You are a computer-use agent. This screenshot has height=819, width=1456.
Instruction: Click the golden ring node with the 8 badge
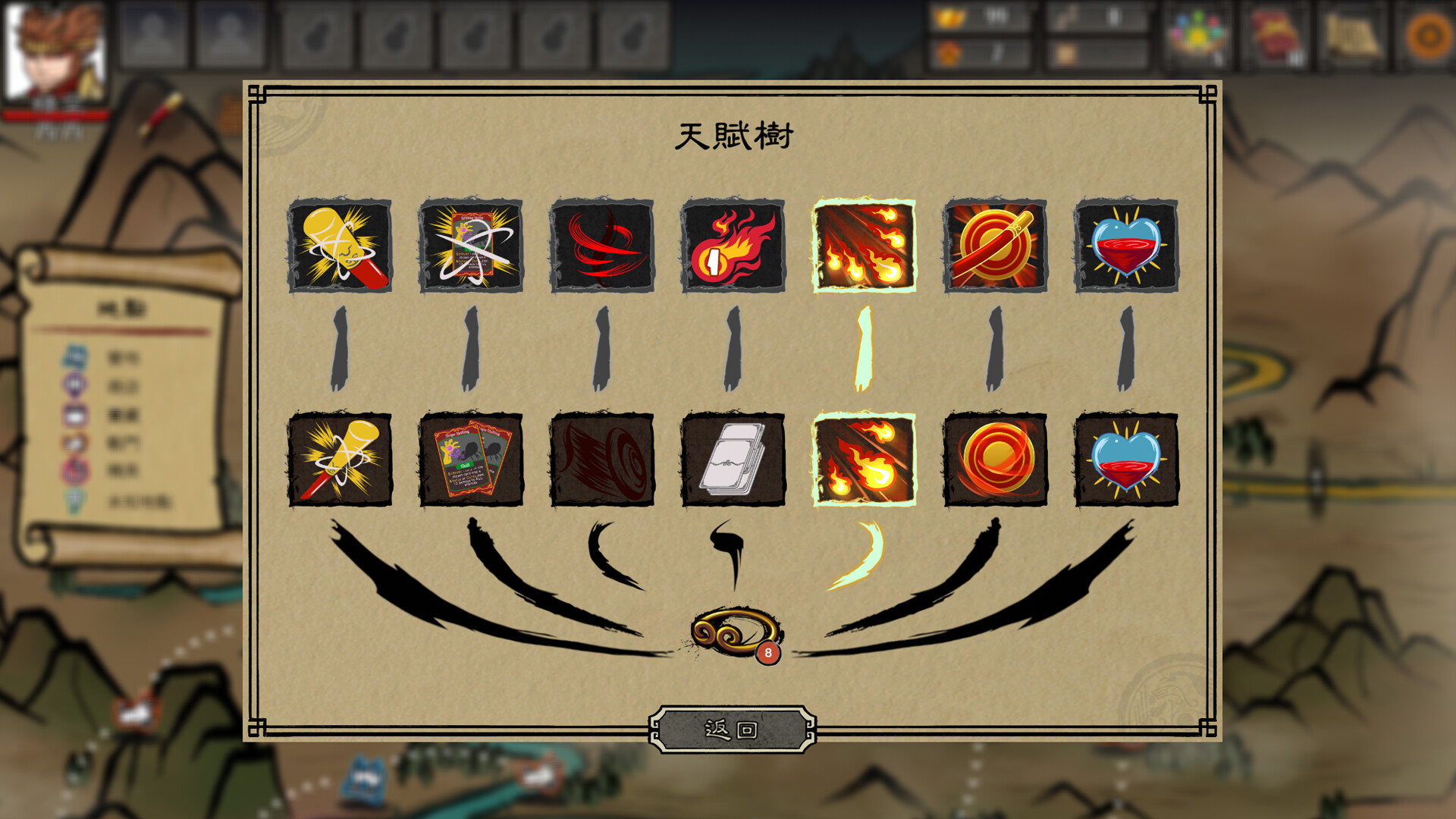tap(734, 626)
